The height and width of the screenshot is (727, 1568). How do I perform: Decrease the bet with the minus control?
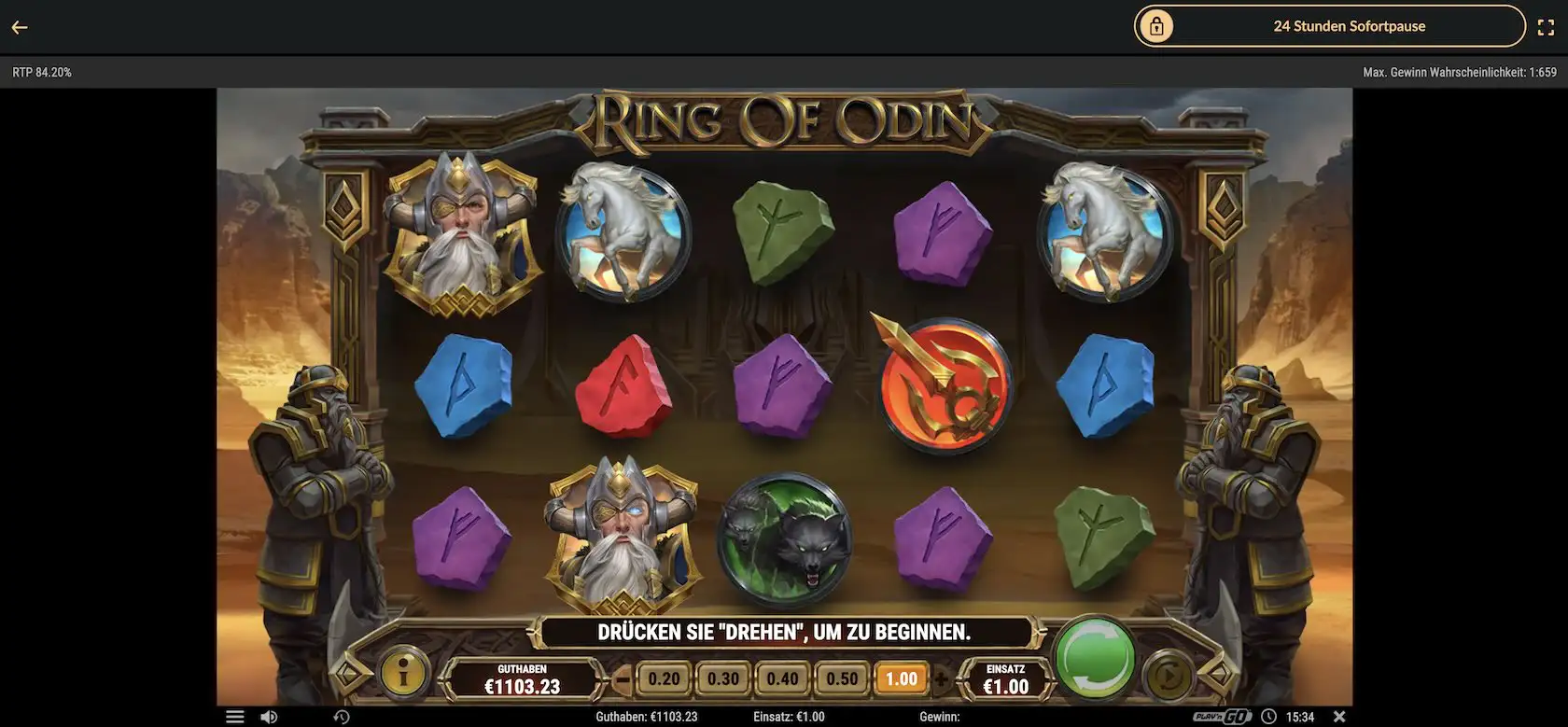coord(623,678)
